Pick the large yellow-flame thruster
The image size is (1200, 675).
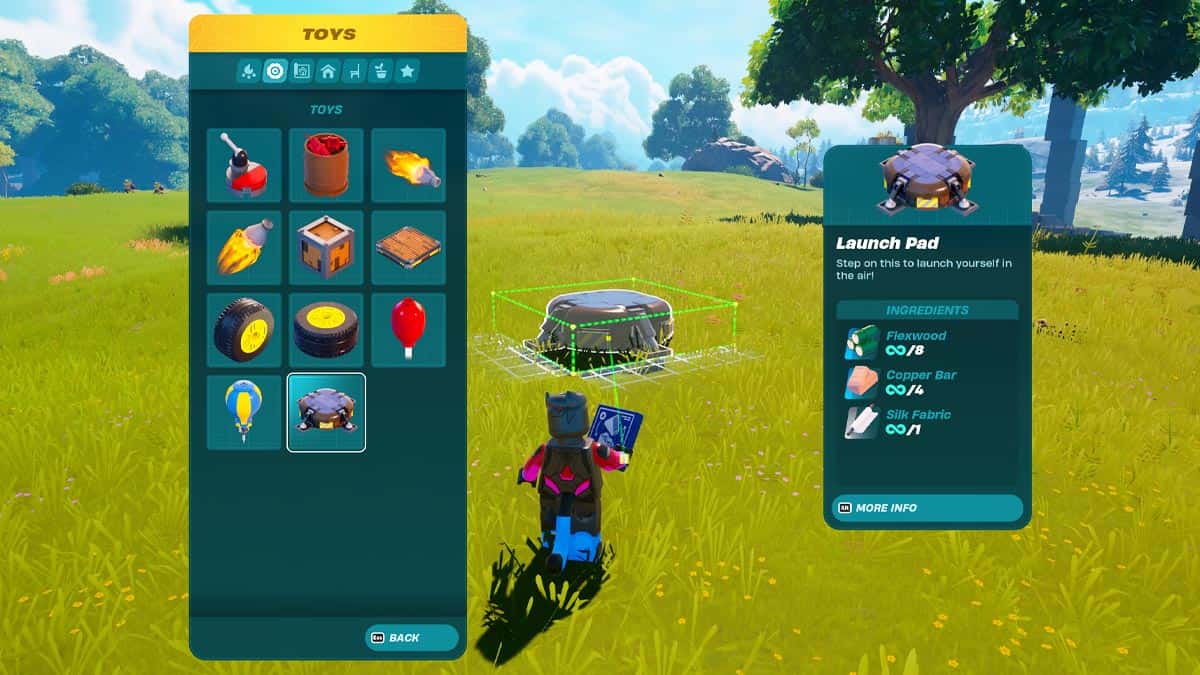244,248
